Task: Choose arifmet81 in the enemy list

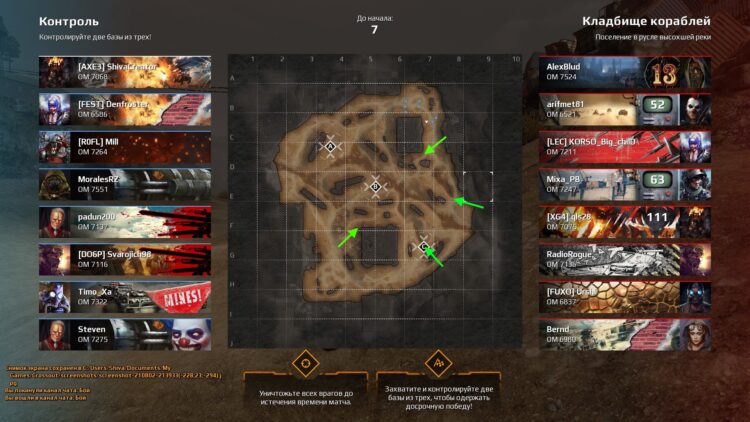Action: pos(624,109)
